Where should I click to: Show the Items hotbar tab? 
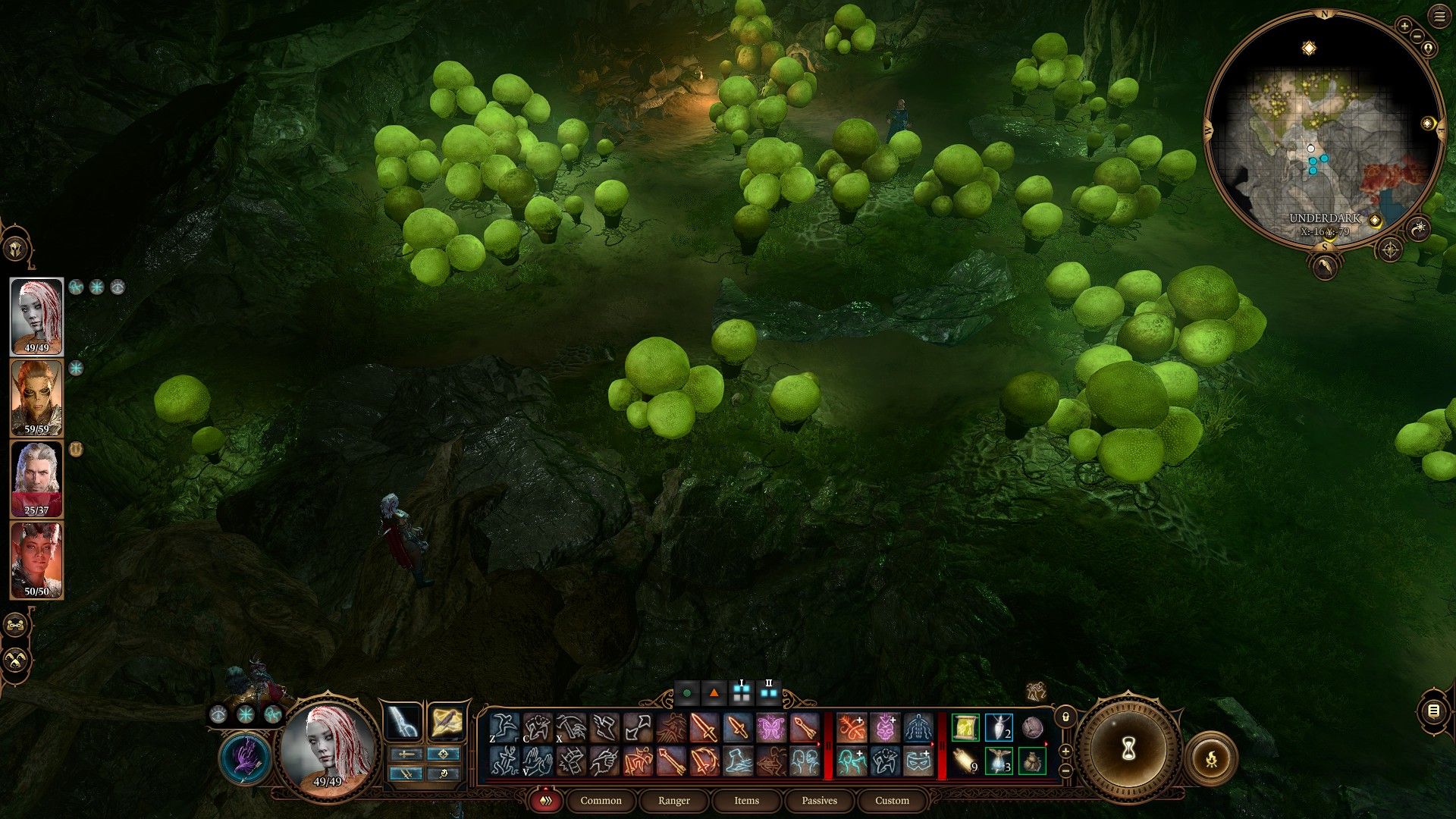point(746,801)
